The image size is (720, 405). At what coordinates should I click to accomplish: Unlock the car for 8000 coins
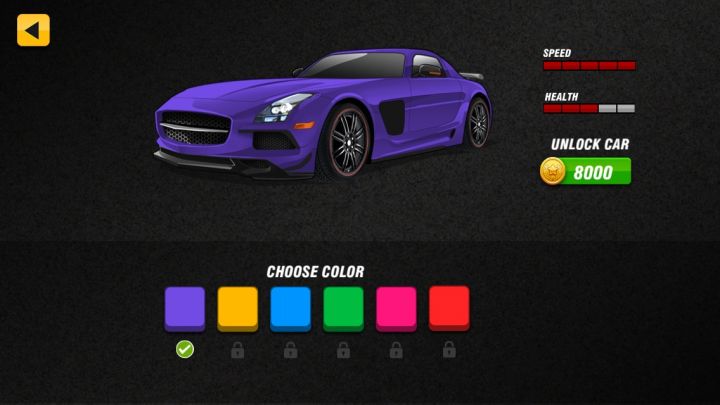click(x=587, y=172)
